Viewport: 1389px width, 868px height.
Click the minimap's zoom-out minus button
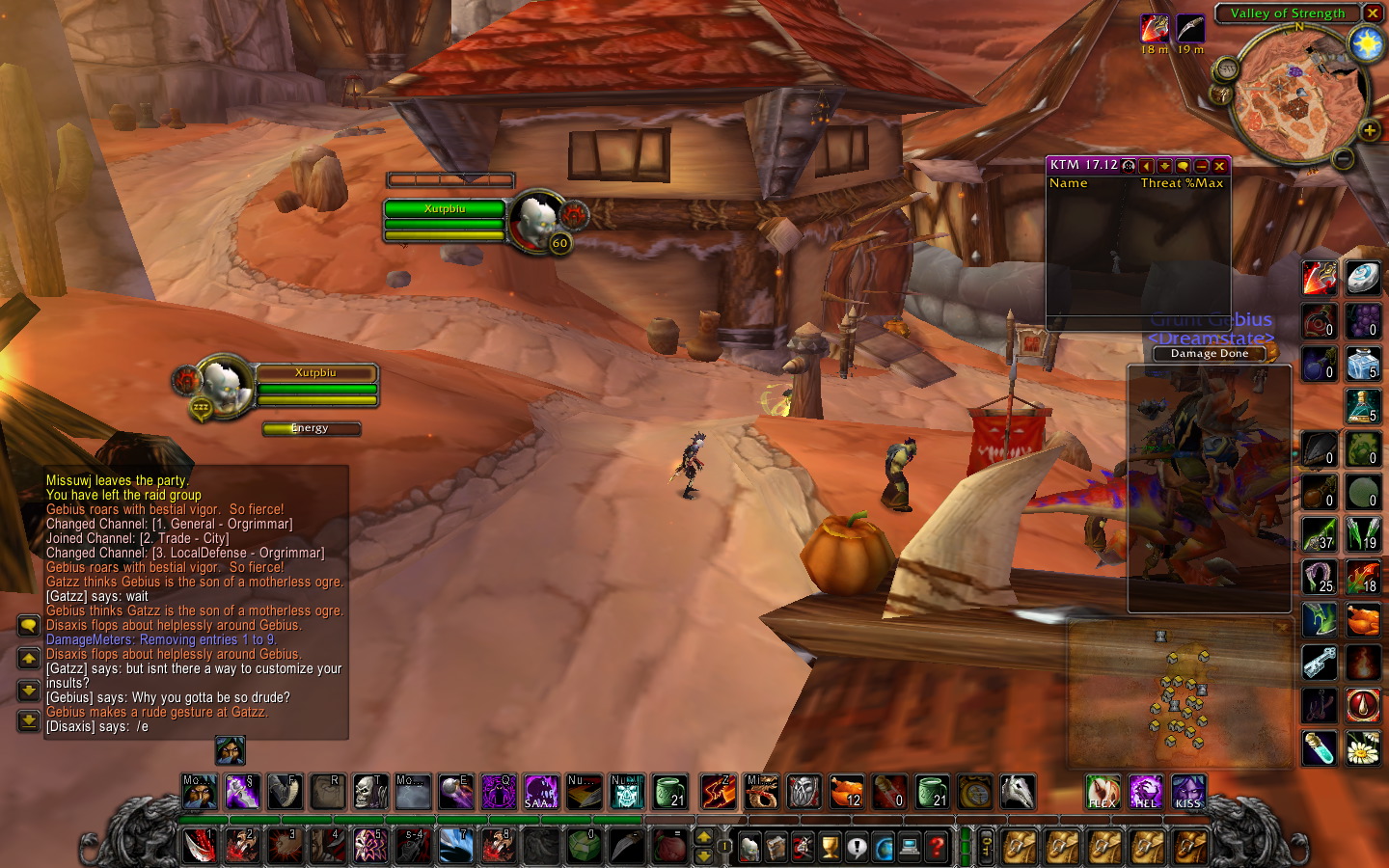pos(1343,158)
